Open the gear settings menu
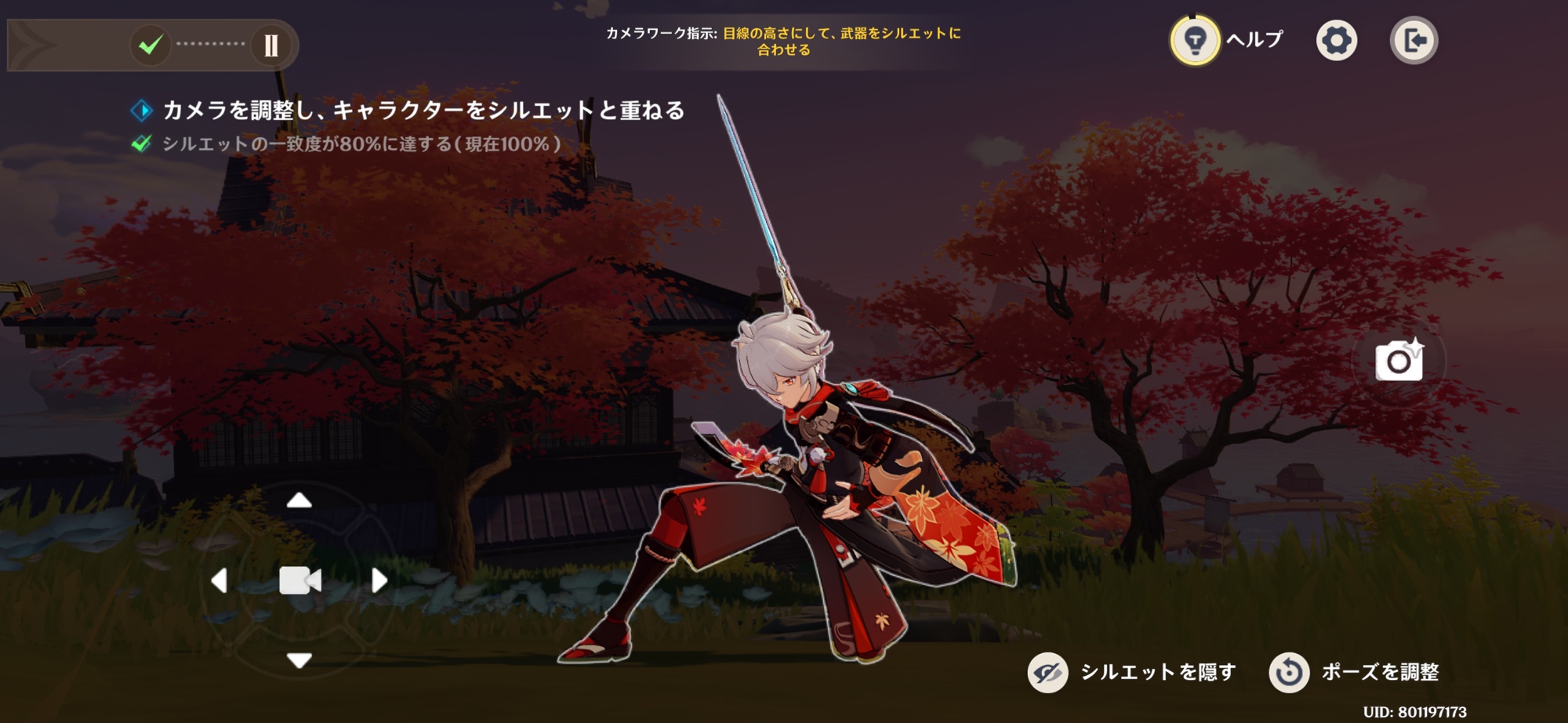Image resolution: width=1568 pixels, height=723 pixels. pos(1336,41)
